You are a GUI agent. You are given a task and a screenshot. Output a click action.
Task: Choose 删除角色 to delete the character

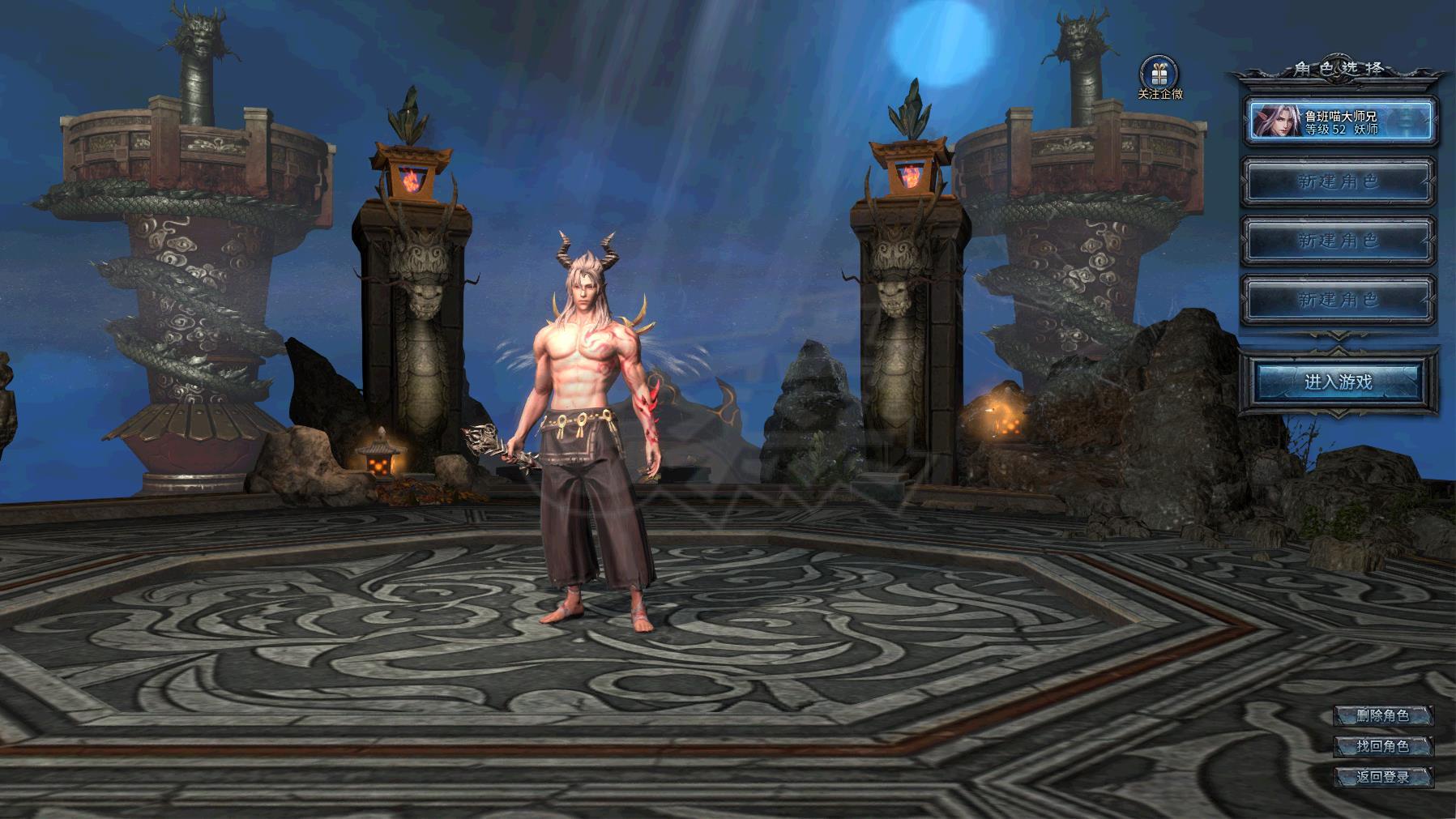point(1383,715)
